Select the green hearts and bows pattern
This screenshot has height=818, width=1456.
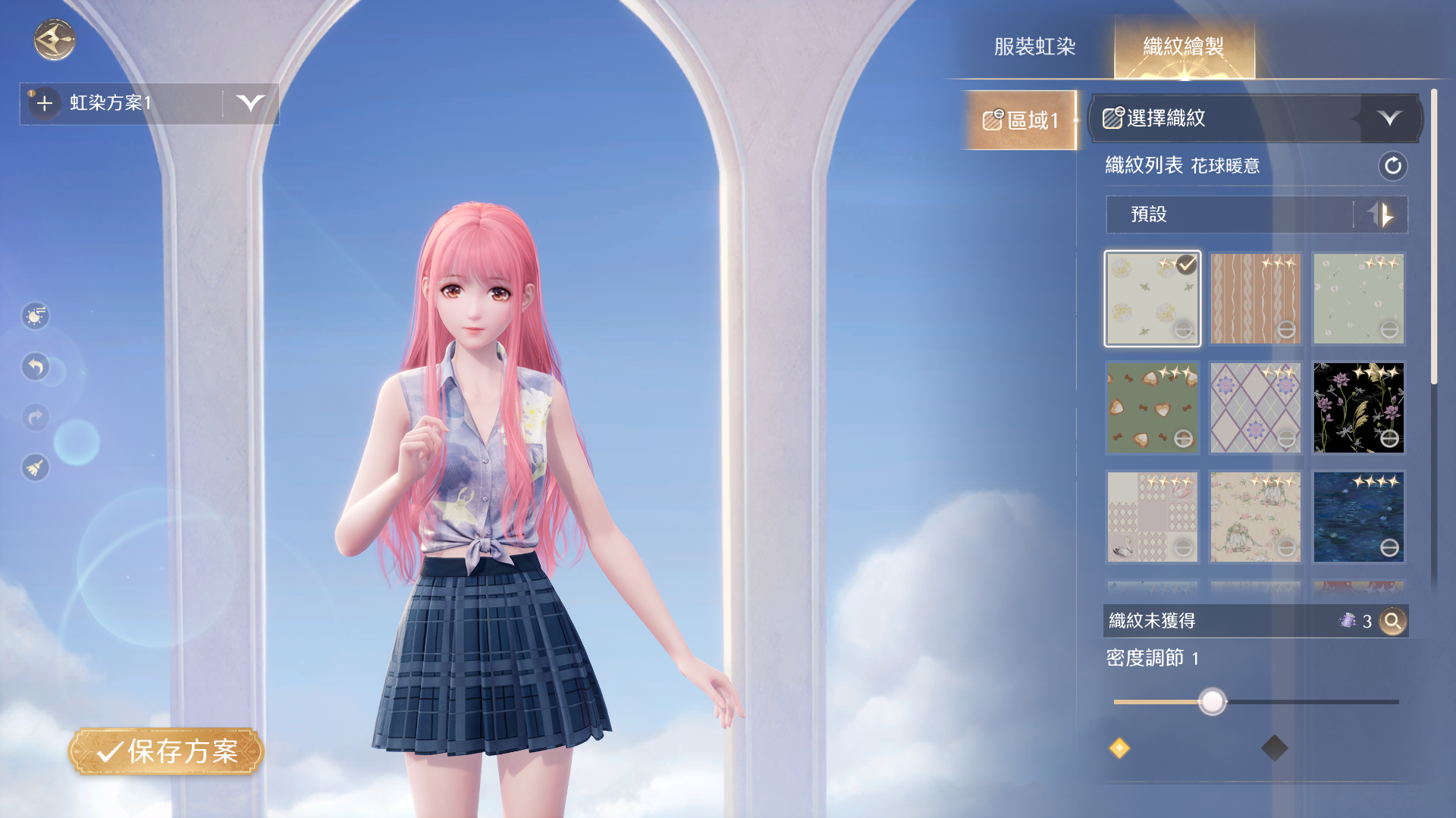point(1152,408)
